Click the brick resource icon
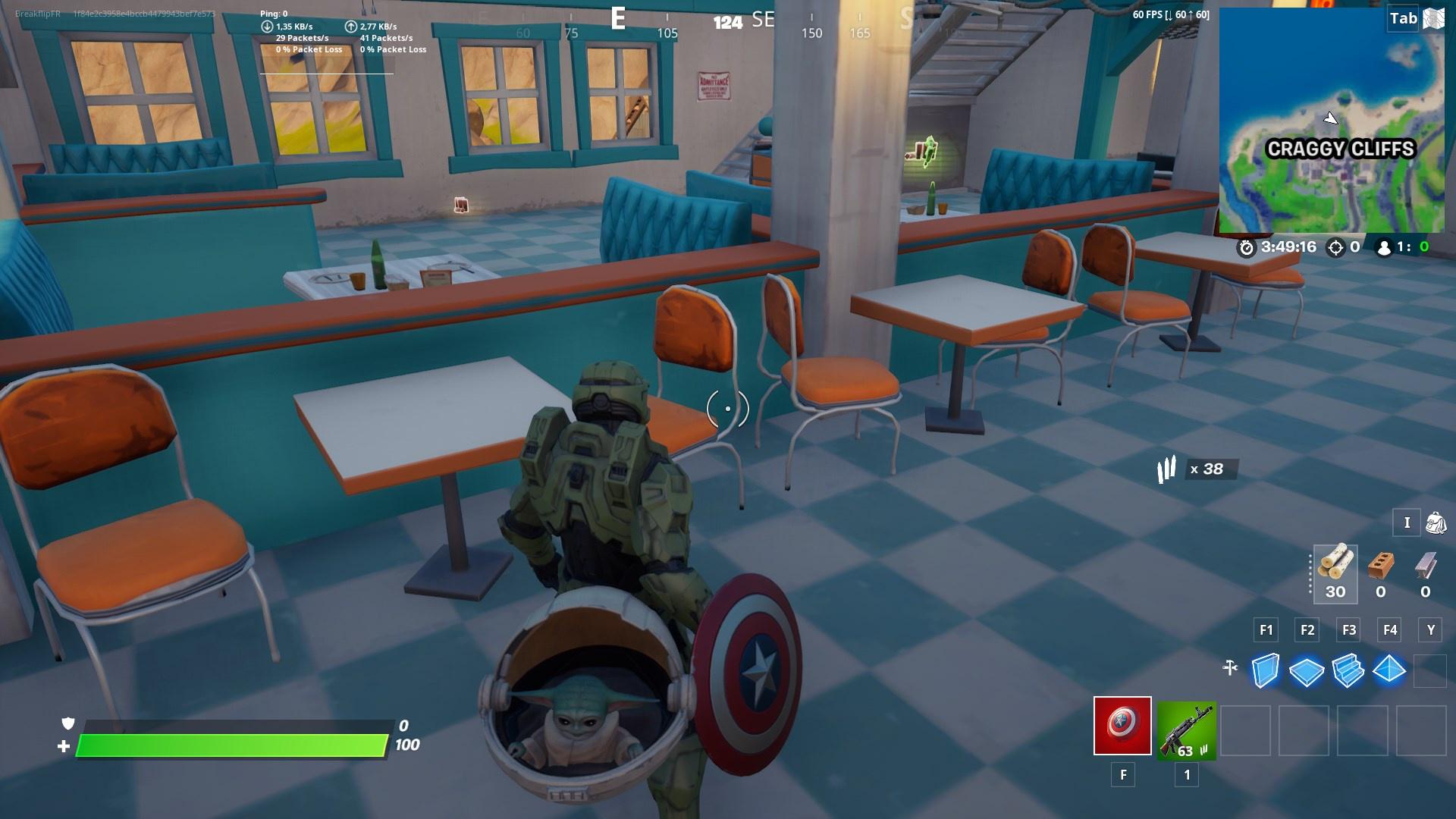The image size is (1456, 819). (x=1381, y=575)
